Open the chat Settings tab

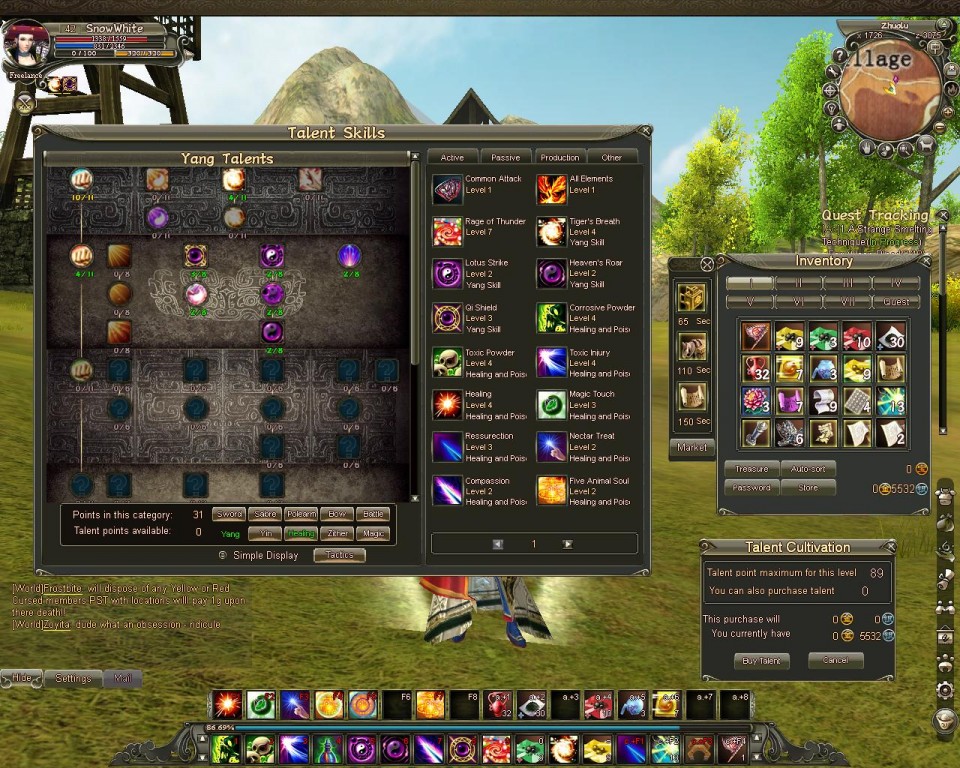(x=73, y=678)
